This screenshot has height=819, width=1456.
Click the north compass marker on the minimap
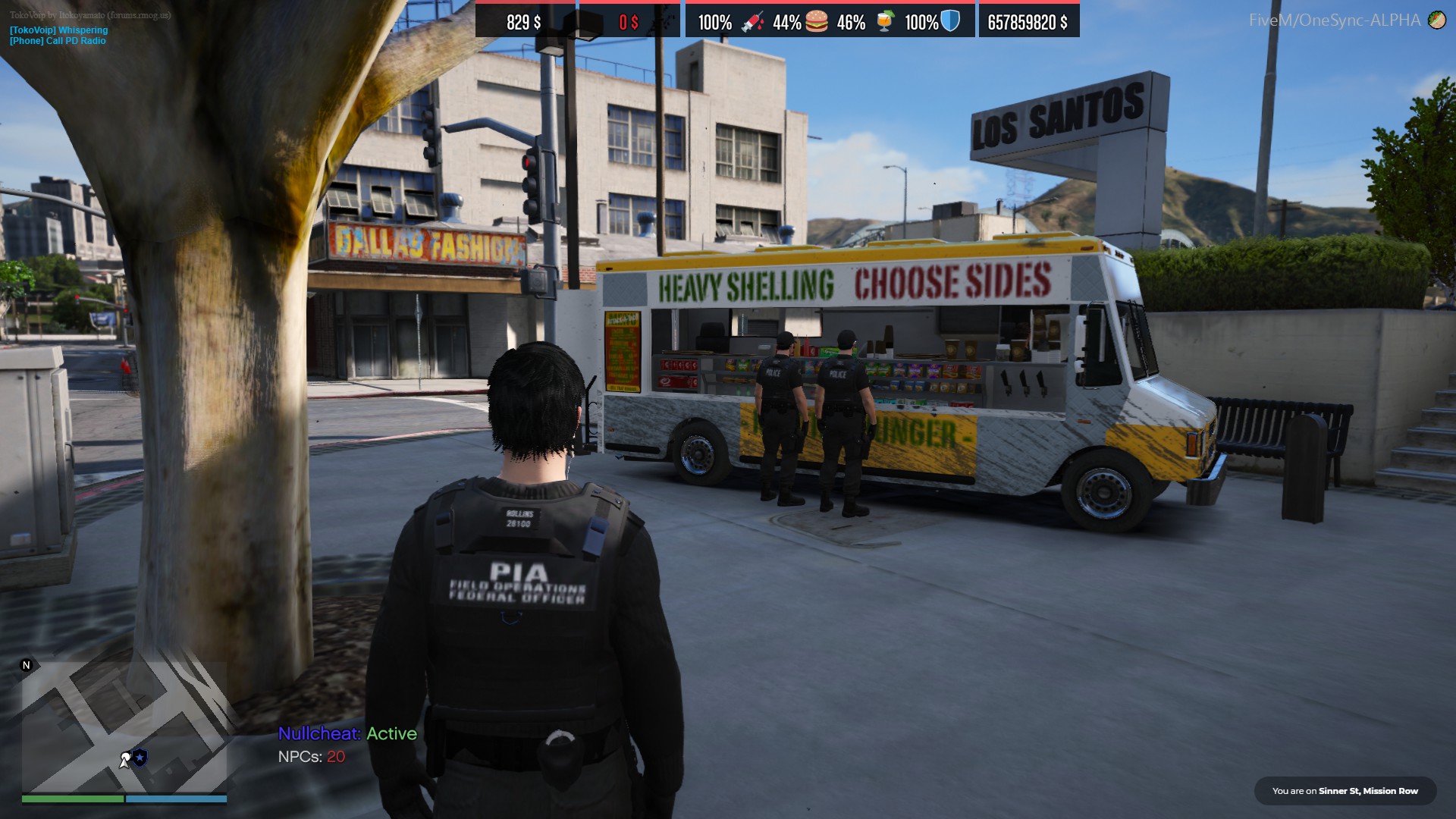(x=27, y=665)
